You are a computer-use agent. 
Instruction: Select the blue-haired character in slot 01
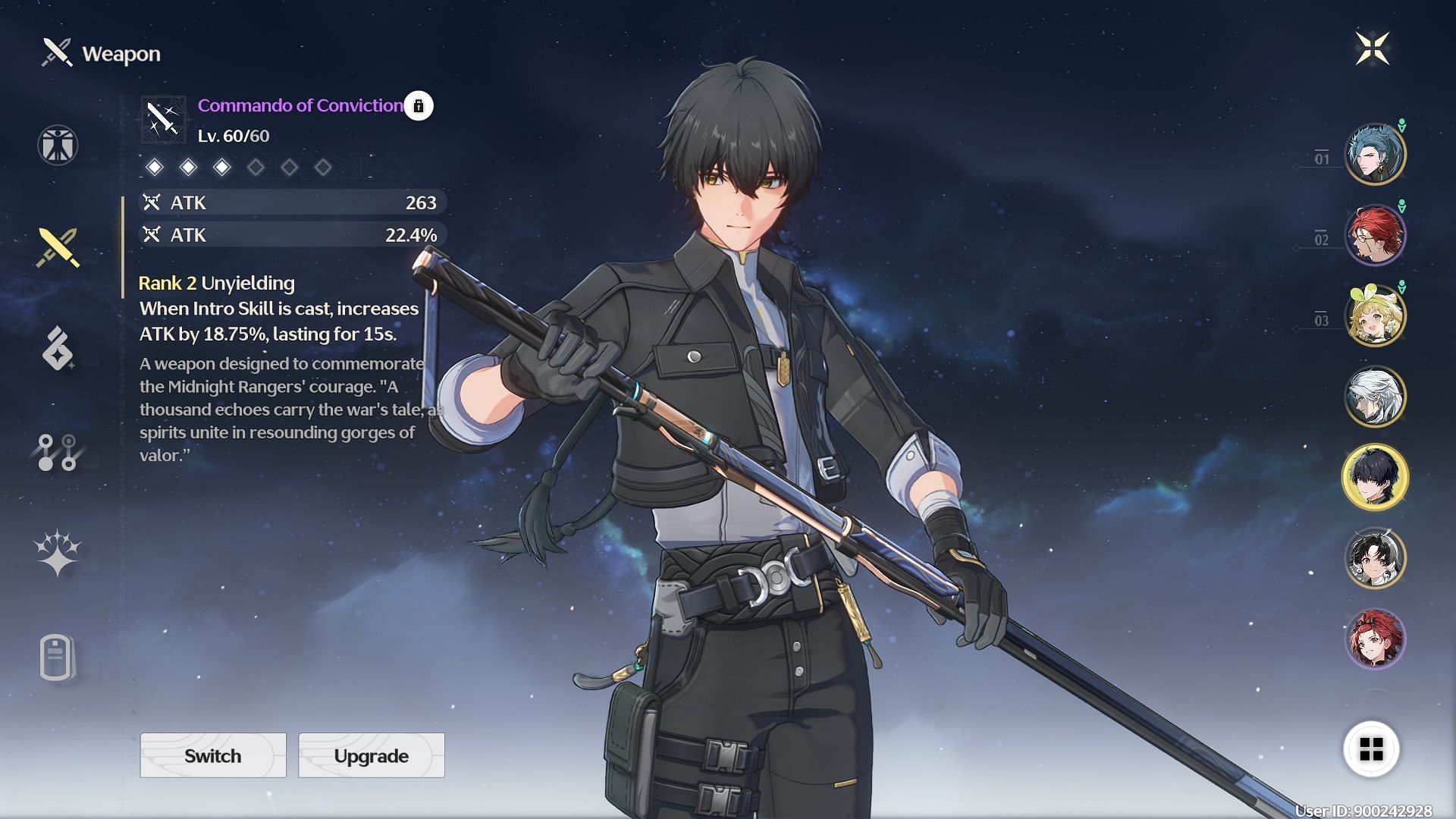1375,155
